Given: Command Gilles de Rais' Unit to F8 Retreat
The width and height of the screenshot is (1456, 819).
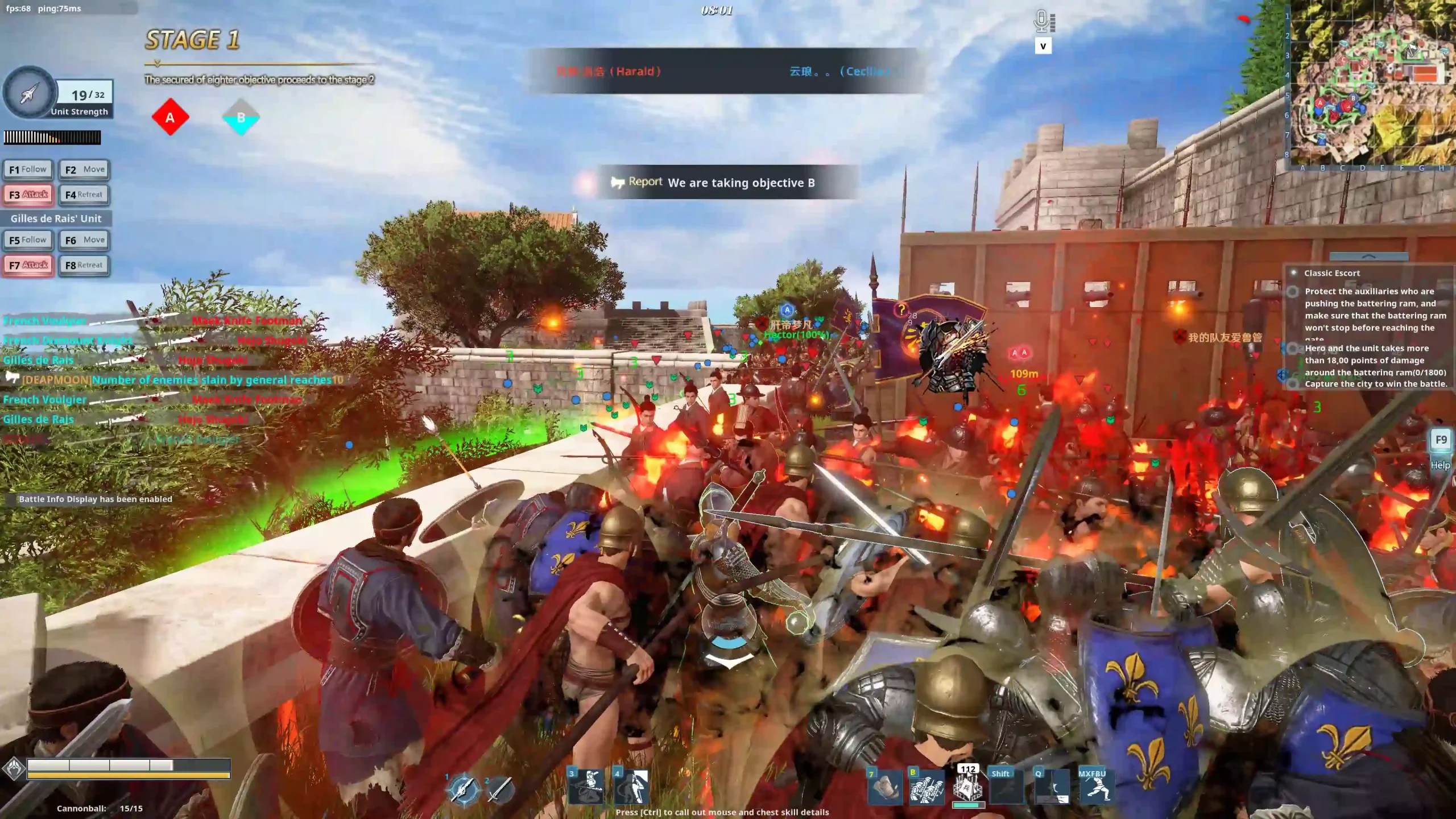Looking at the screenshot, I should [84, 265].
